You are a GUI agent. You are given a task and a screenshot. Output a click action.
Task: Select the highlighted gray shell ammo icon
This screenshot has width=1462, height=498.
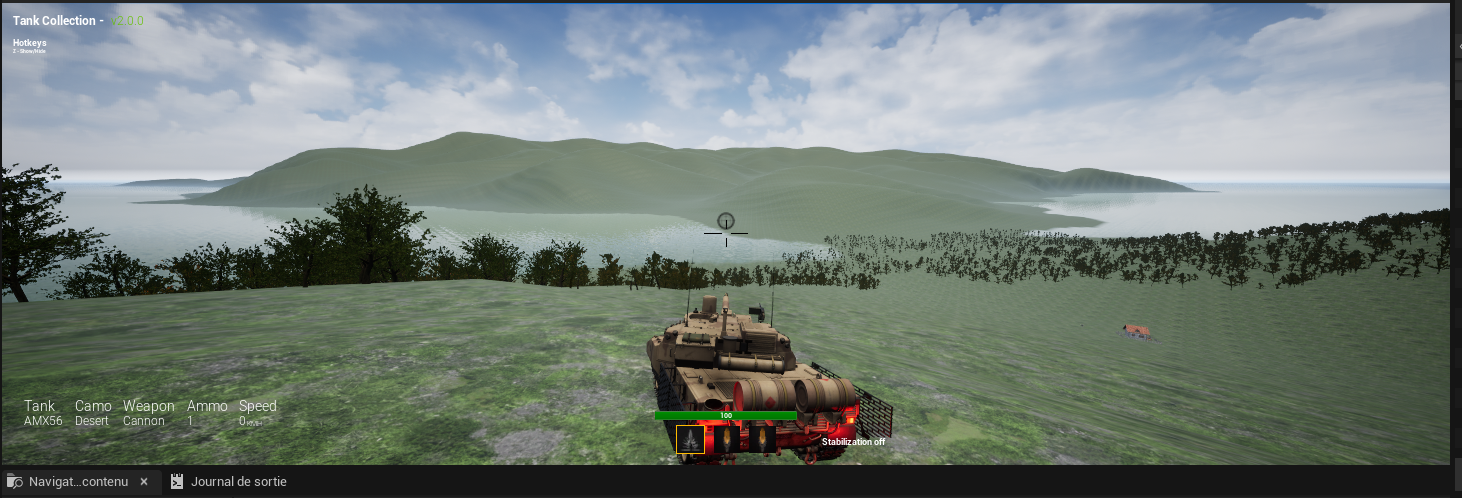click(690, 440)
